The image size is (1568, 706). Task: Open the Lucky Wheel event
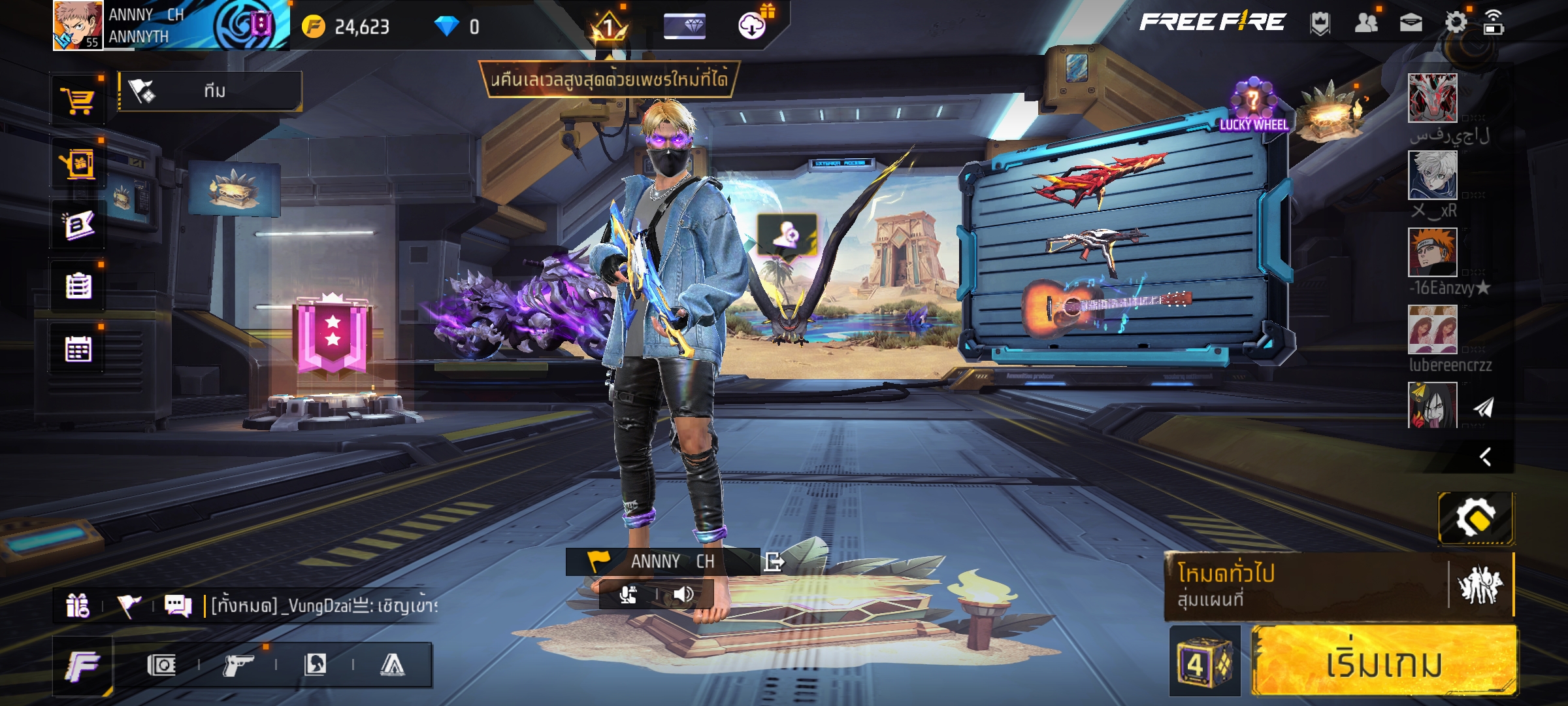[x=1253, y=106]
